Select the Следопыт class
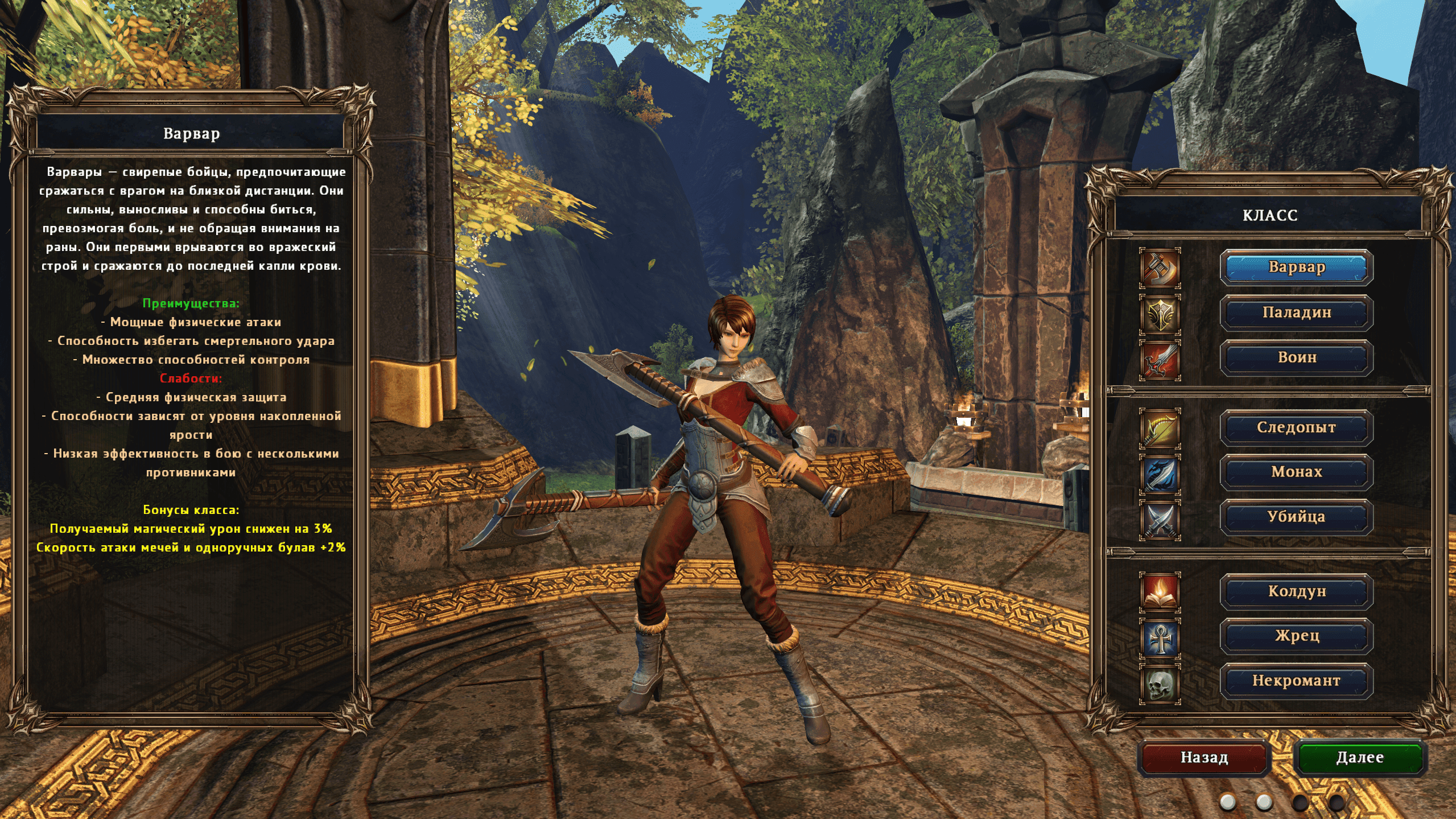 click(x=1296, y=427)
